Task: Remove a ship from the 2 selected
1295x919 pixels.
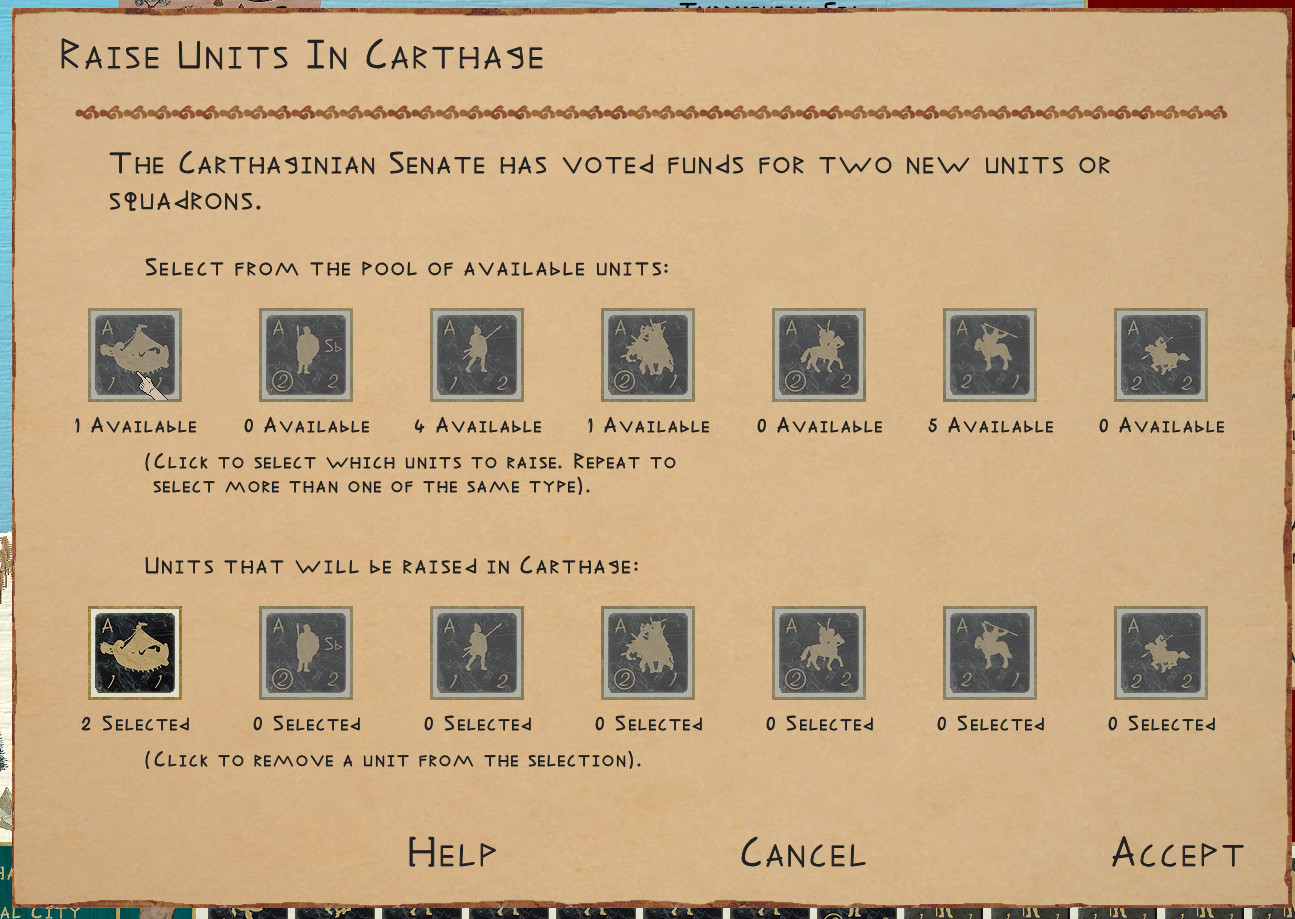Action: 135,653
